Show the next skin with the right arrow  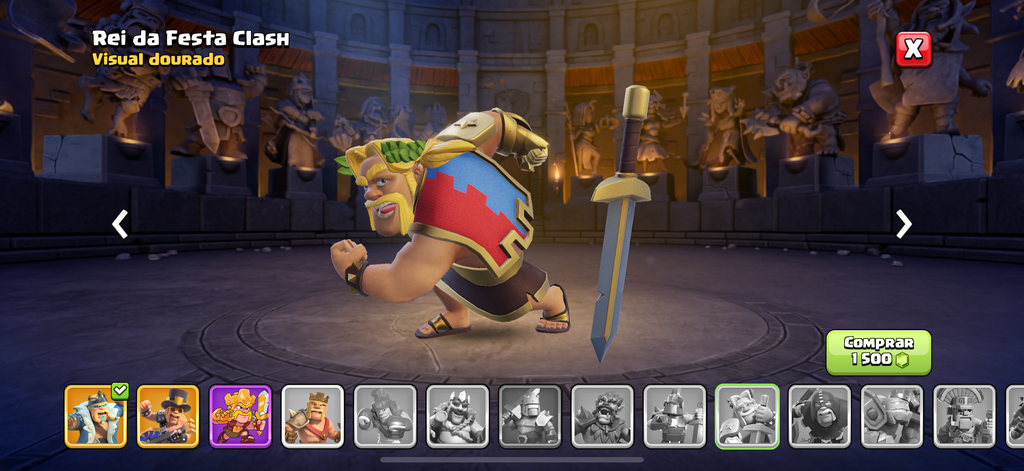(x=904, y=224)
